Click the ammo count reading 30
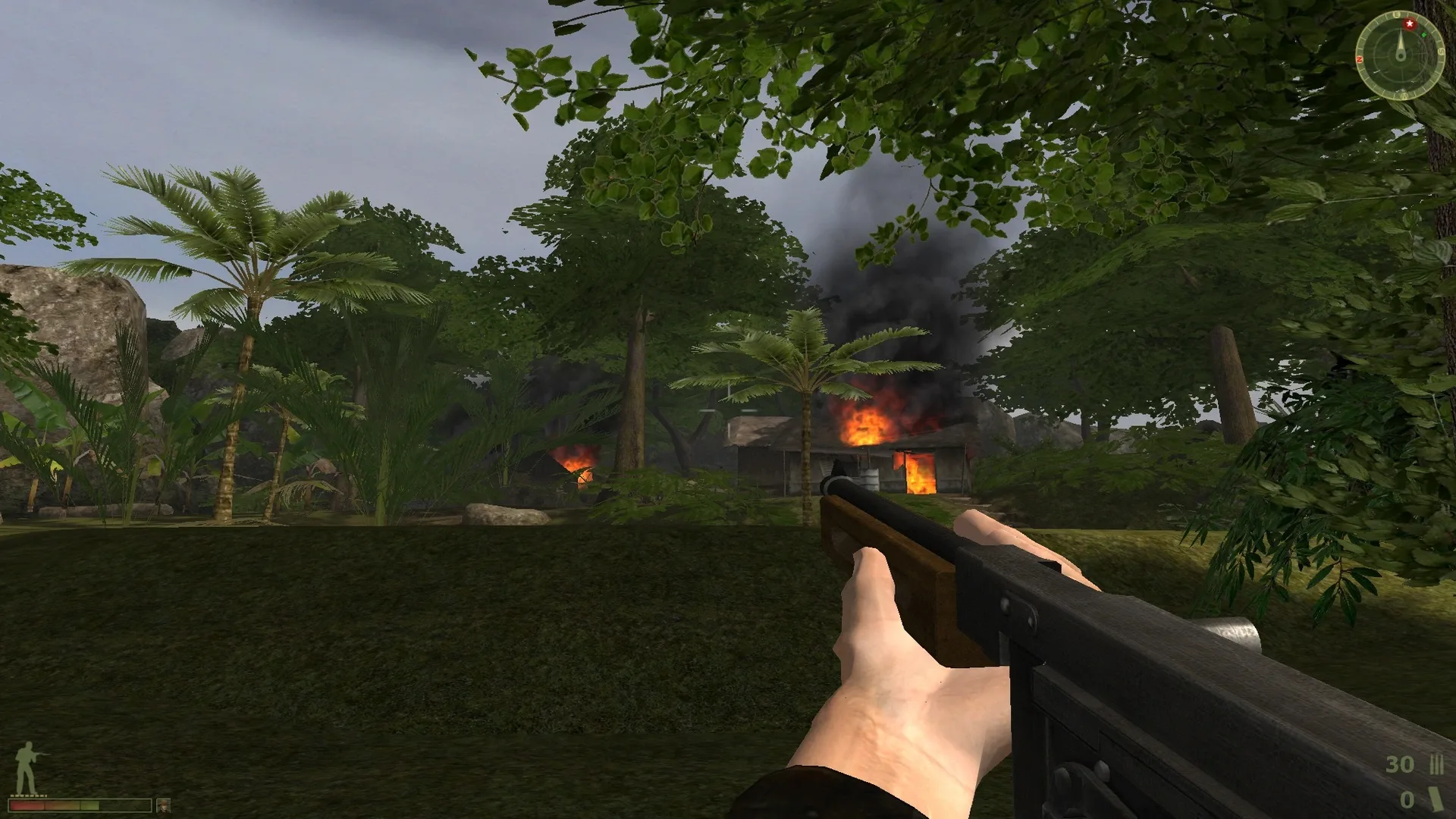The height and width of the screenshot is (819, 1456). (x=1400, y=764)
